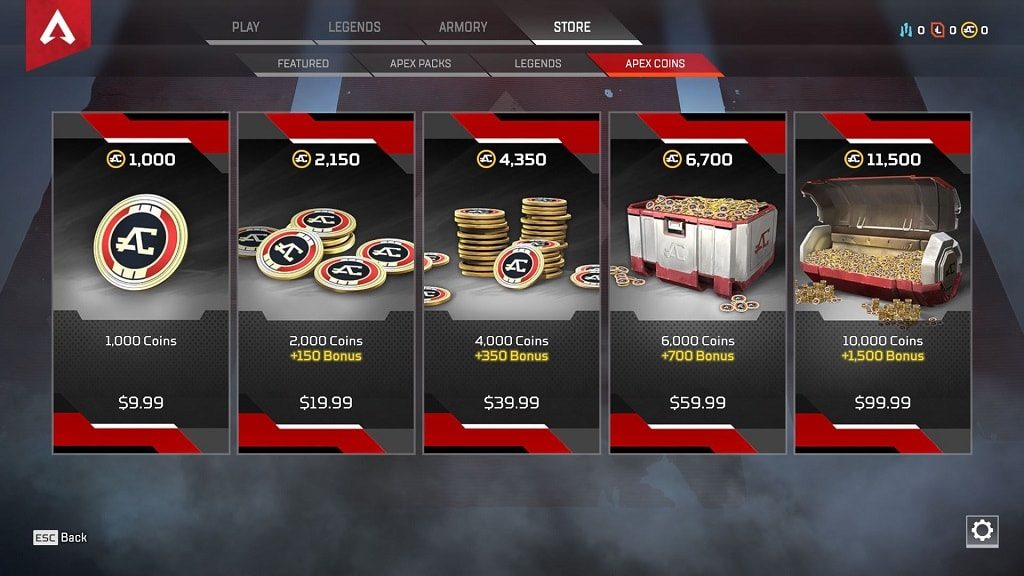Open the Apex Packs store category
The image size is (1024, 576).
tap(420, 64)
